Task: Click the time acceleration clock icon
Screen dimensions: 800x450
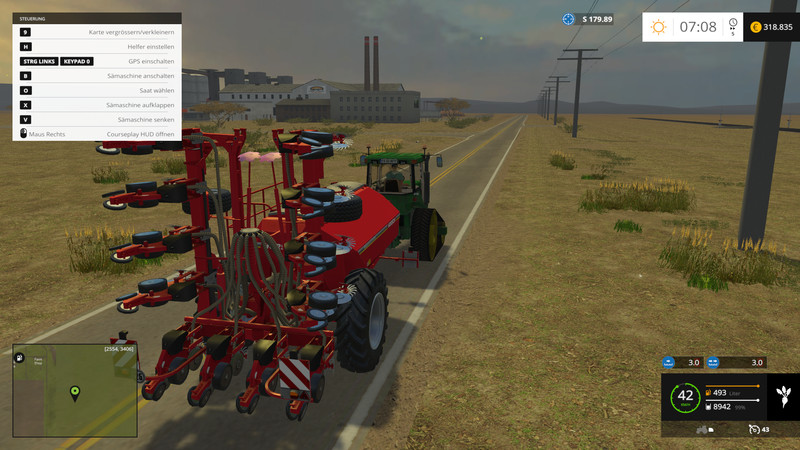Action: tap(733, 24)
